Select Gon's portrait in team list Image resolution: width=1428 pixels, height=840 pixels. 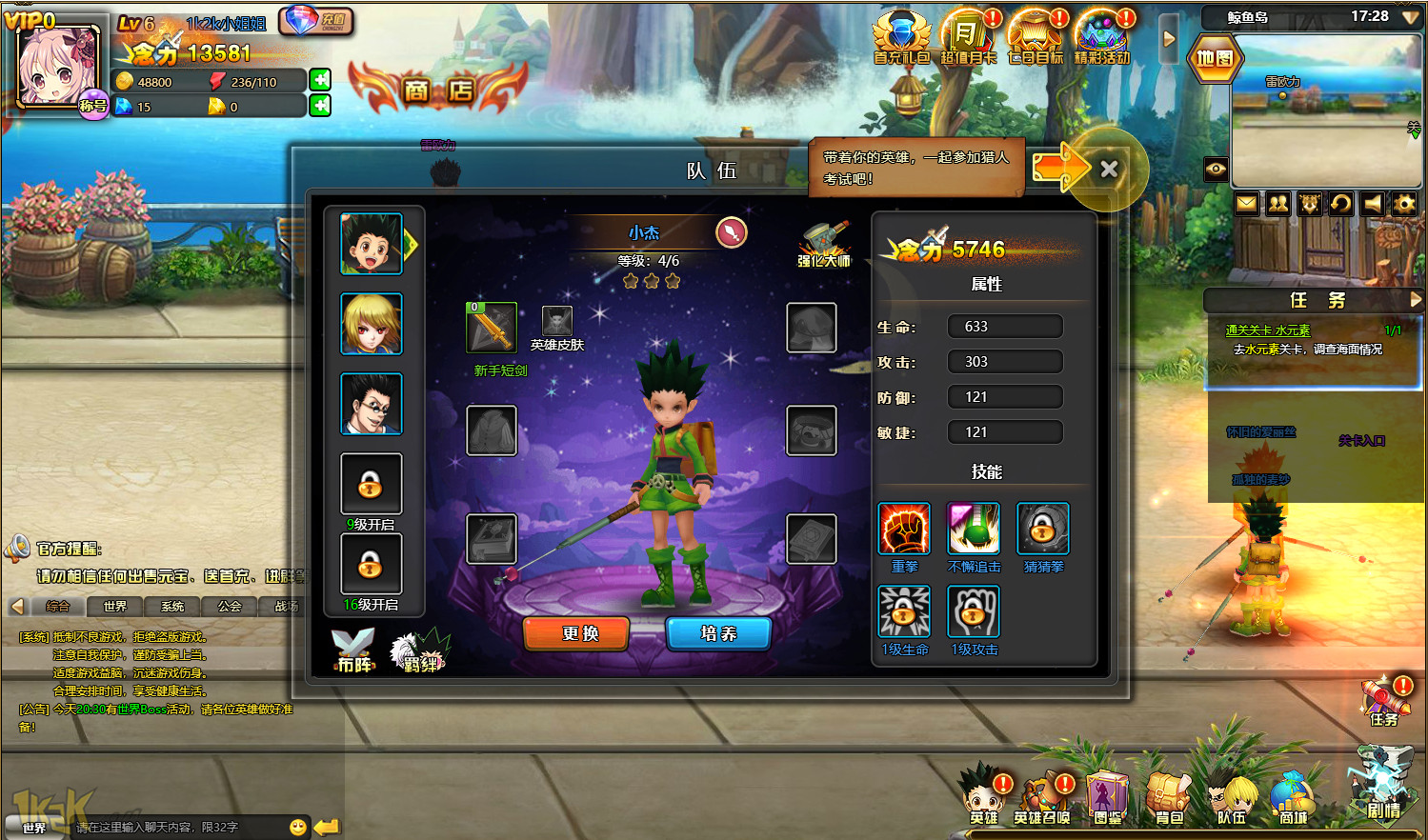[x=371, y=244]
